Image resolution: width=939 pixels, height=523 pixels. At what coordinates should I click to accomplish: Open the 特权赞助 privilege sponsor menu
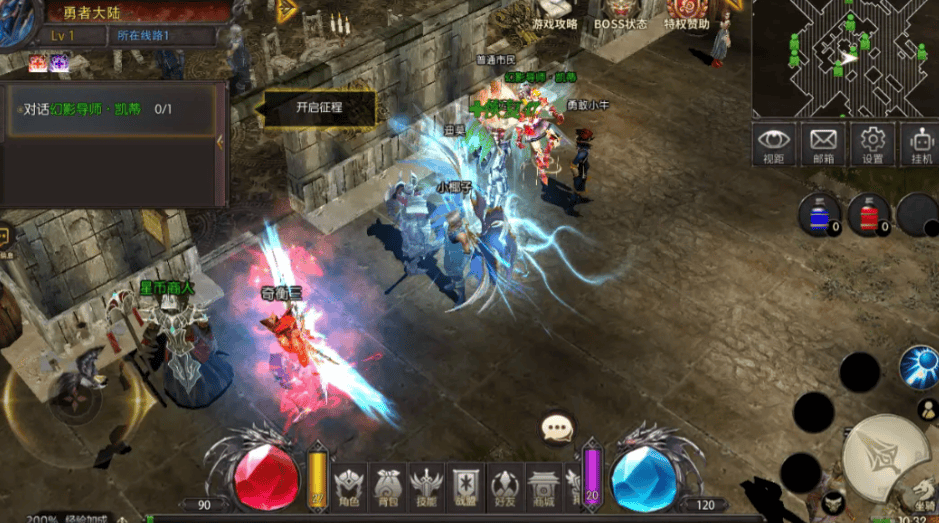(687, 16)
